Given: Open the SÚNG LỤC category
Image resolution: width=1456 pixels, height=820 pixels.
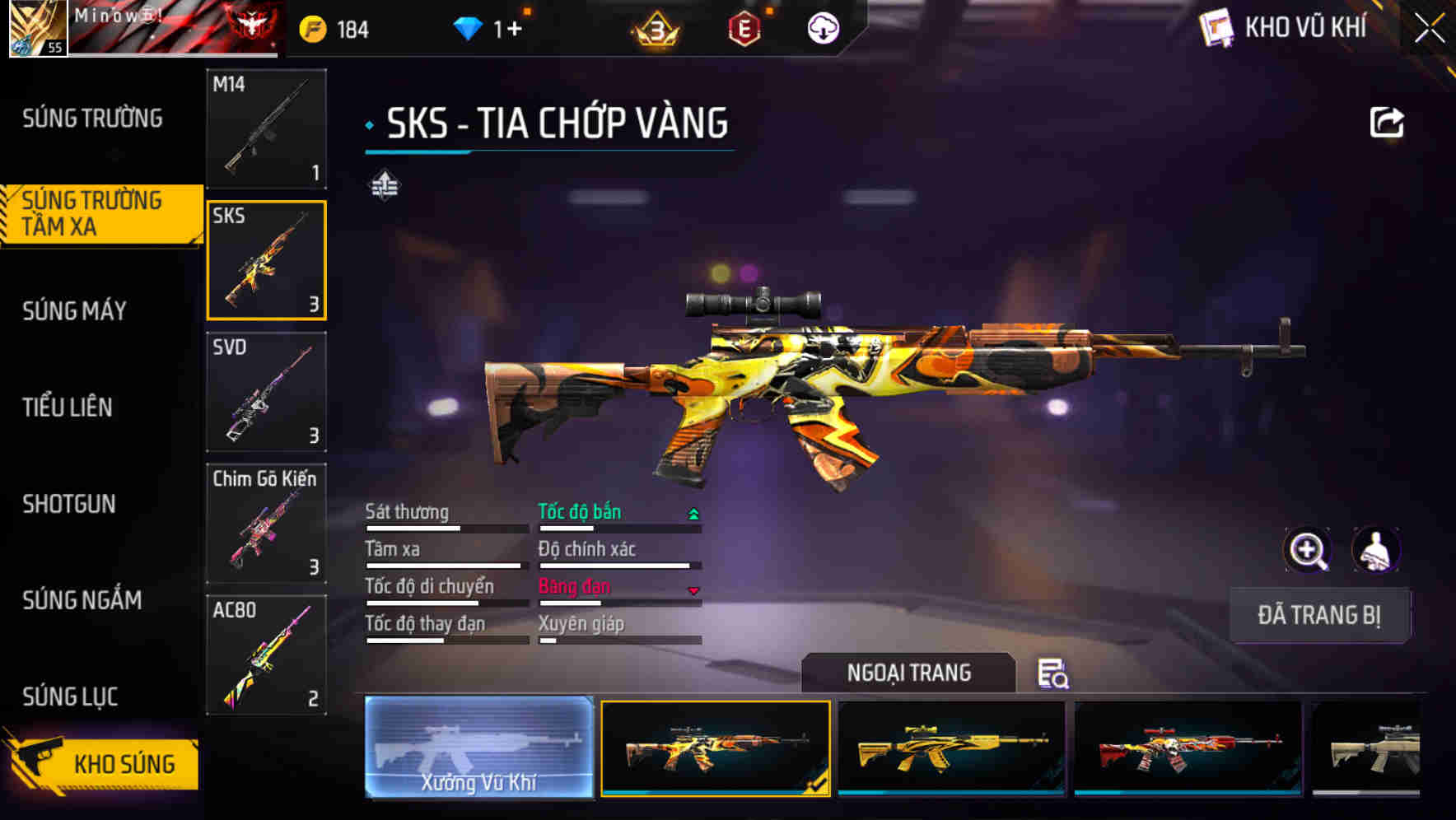Looking at the screenshot, I should [71, 697].
